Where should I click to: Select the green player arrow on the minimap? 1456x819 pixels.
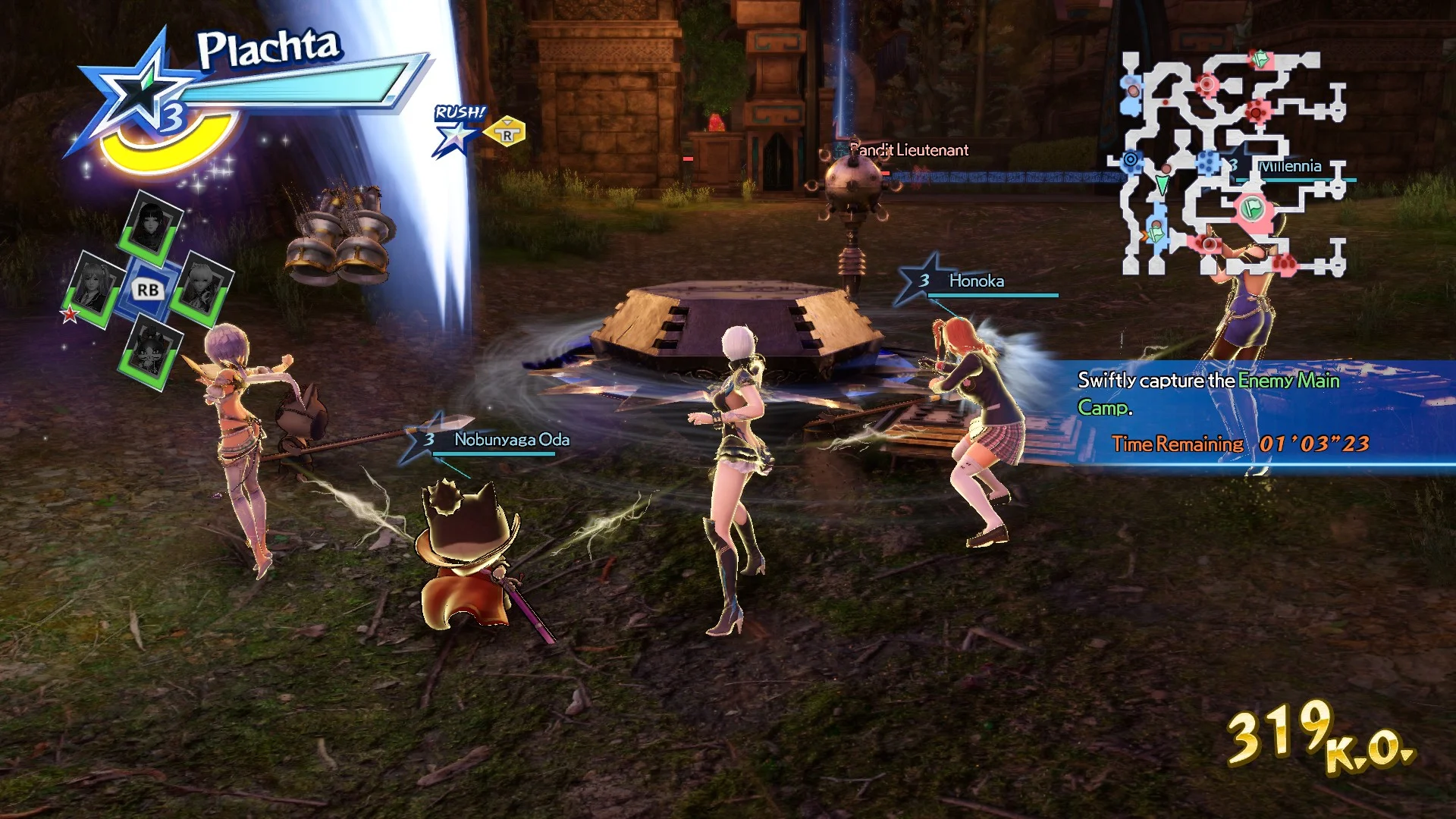coord(1162,184)
